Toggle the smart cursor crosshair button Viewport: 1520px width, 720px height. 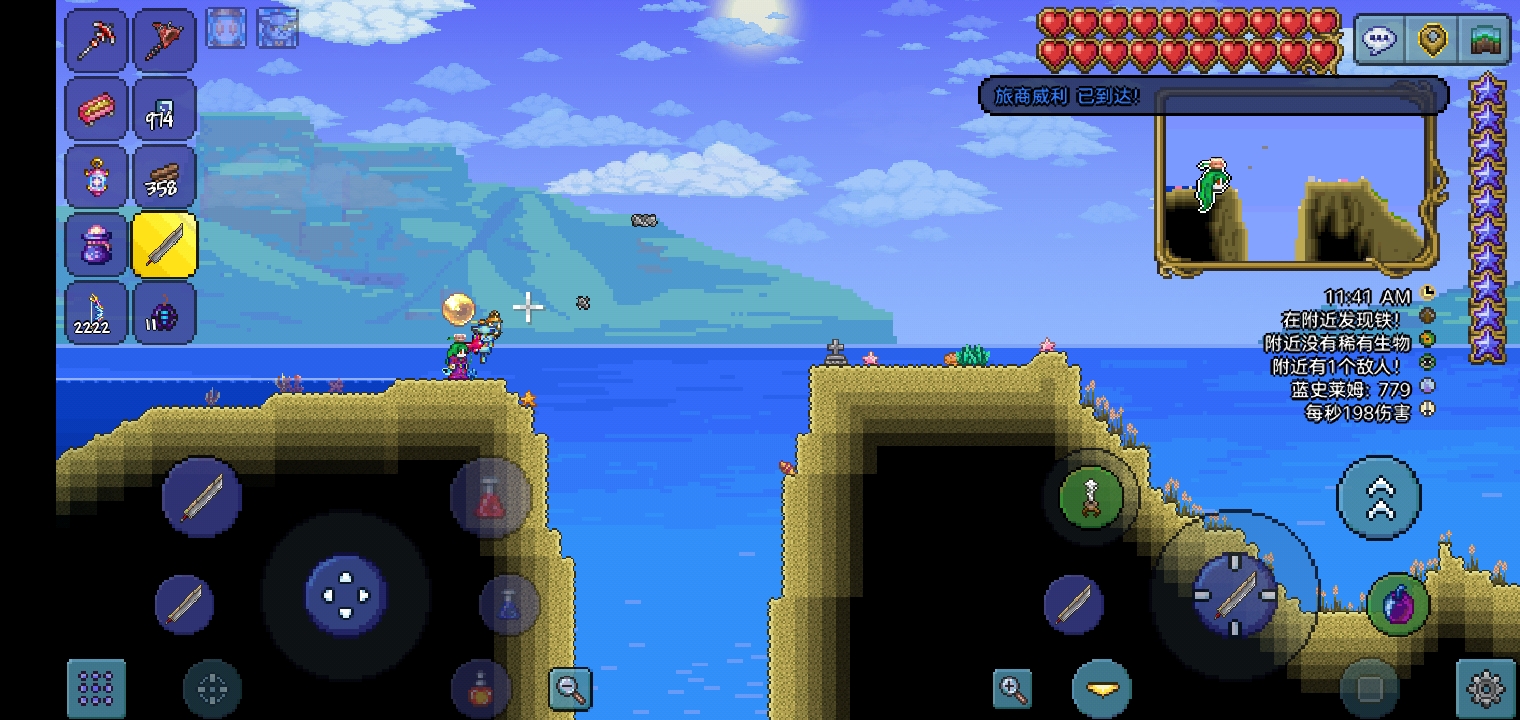pos(212,688)
